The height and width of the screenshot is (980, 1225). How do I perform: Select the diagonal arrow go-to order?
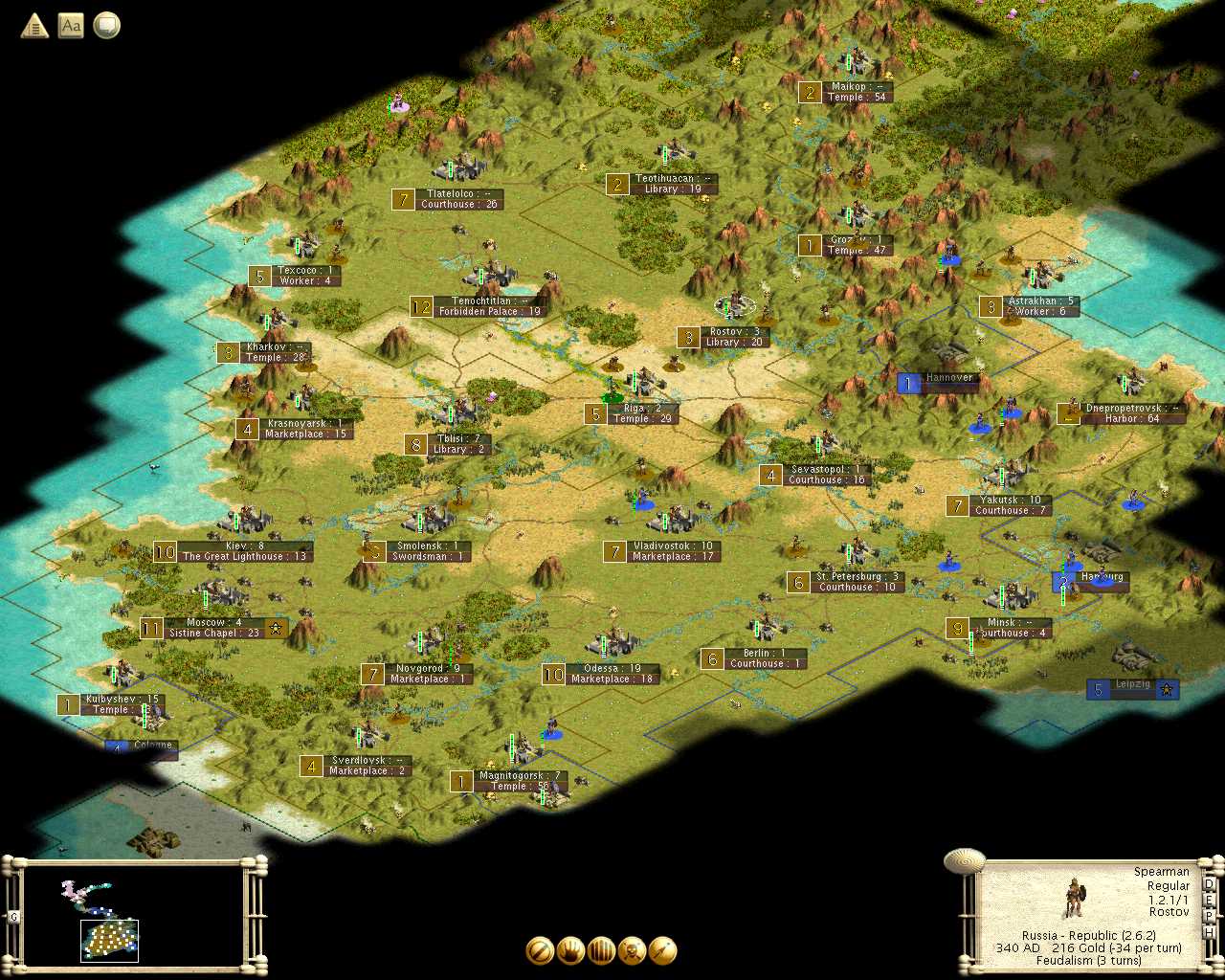[x=662, y=950]
